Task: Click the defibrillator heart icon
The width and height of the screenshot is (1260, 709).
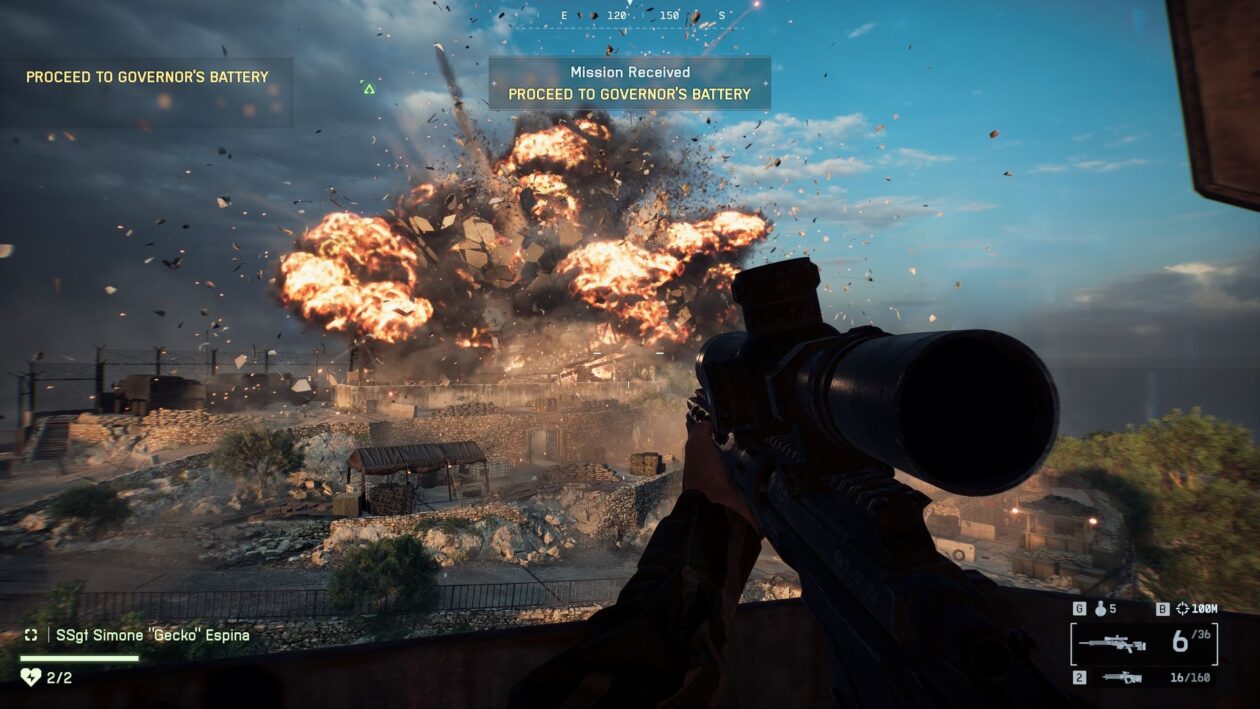Action: point(30,677)
